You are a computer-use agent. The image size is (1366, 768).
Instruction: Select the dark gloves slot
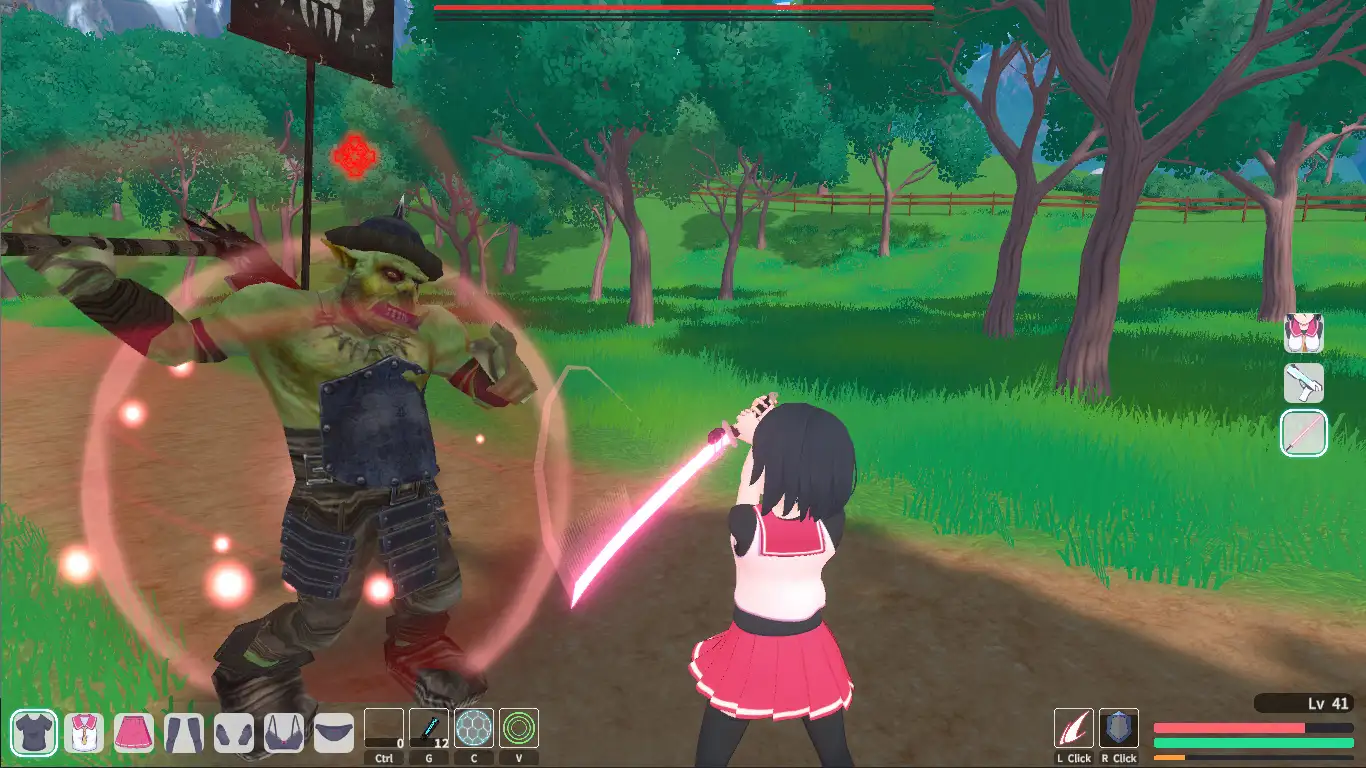(234, 733)
